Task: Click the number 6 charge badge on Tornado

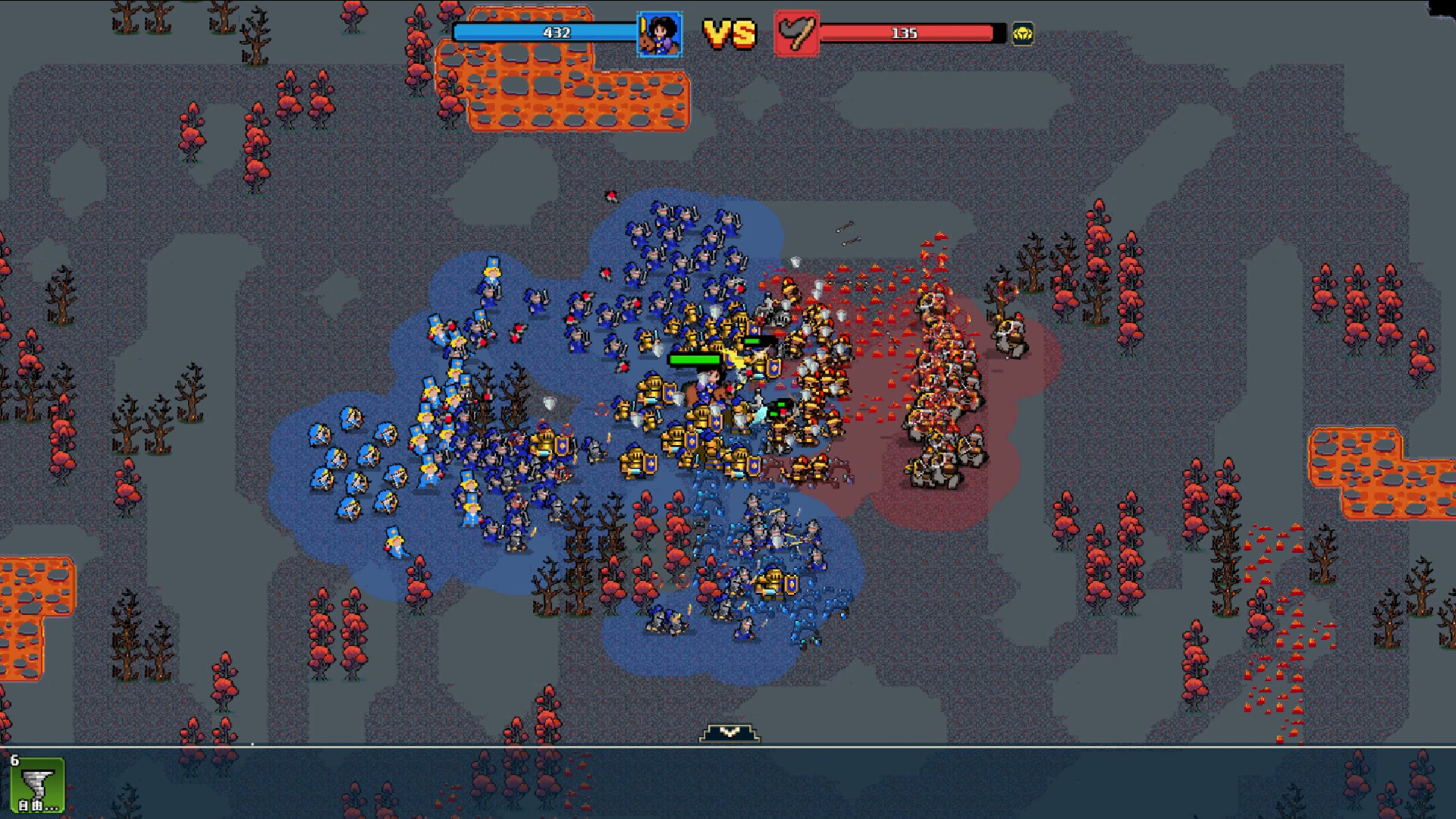Action: click(14, 760)
